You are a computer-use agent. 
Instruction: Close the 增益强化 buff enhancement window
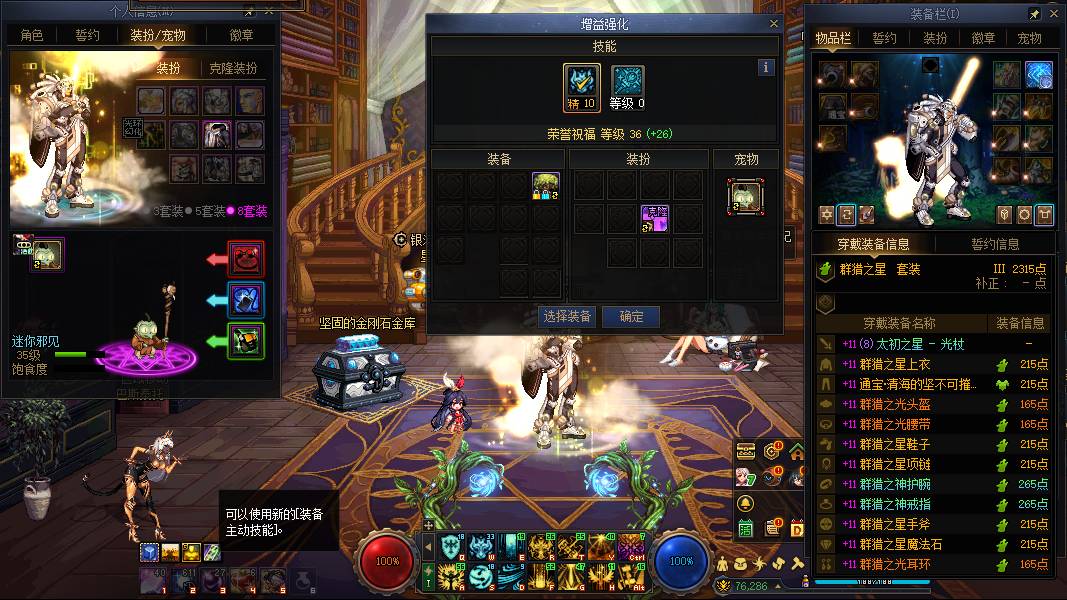[x=773, y=24]
